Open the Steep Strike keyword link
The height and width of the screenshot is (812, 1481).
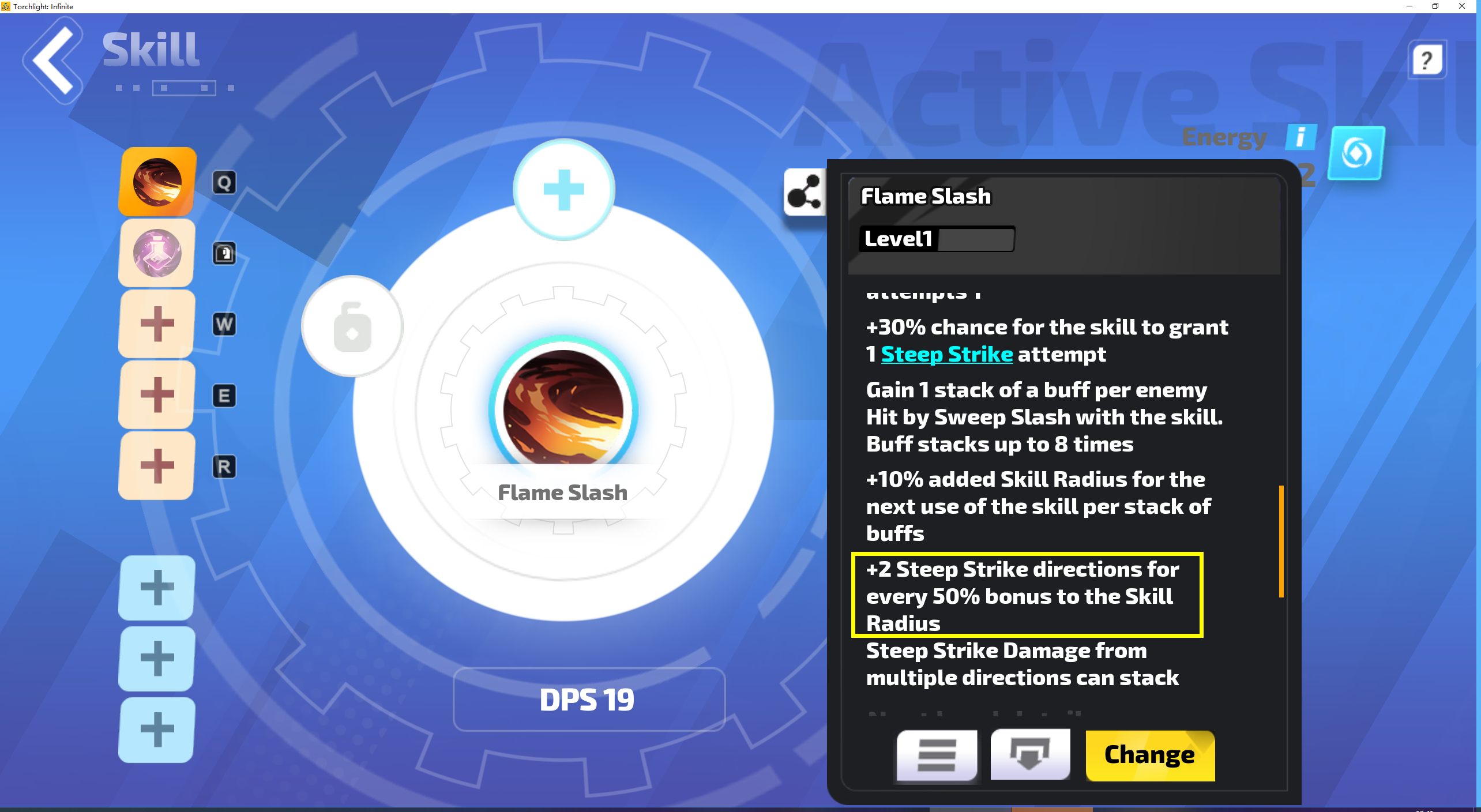coord(946,354)
